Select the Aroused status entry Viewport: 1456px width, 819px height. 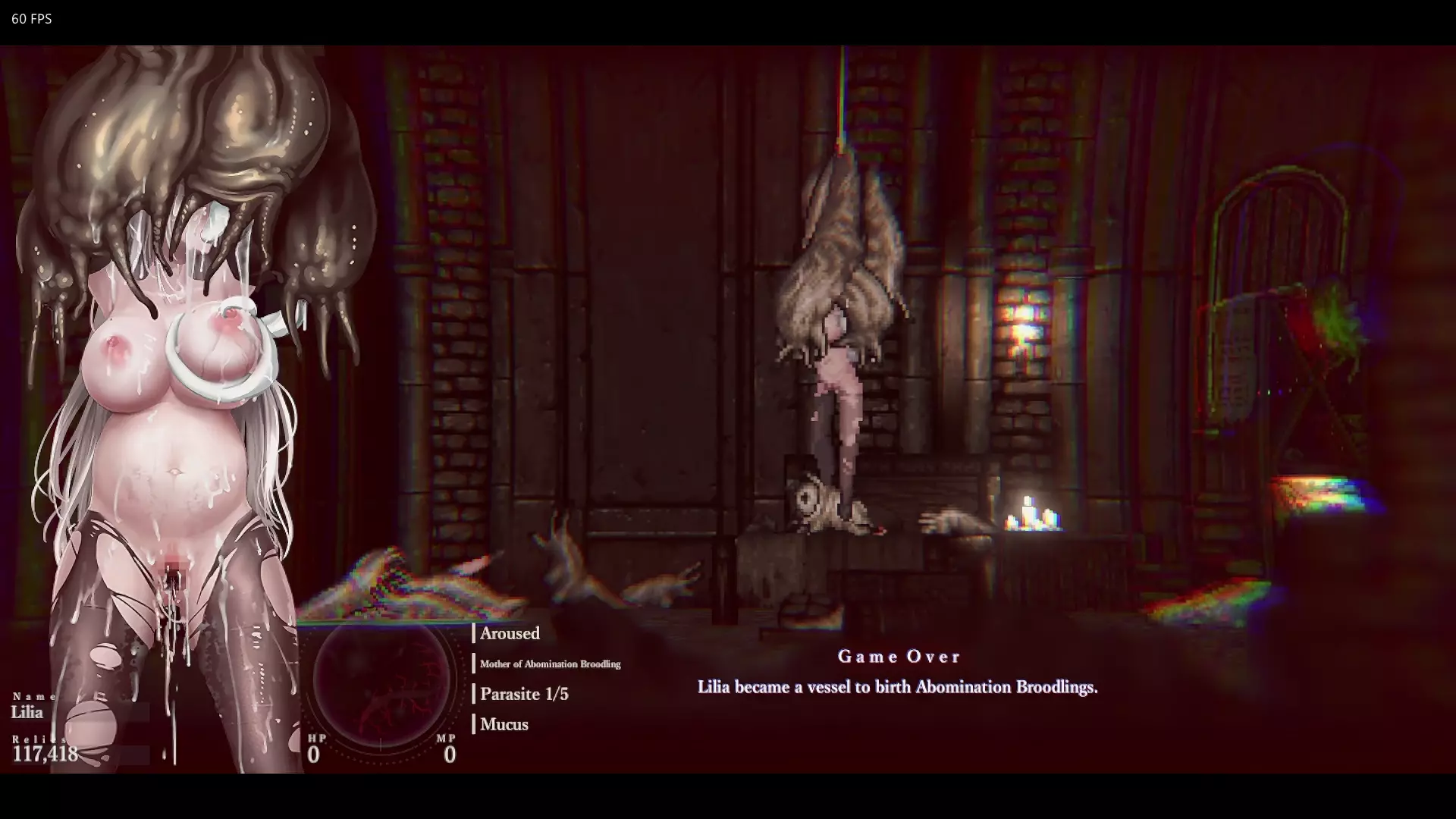510,633
